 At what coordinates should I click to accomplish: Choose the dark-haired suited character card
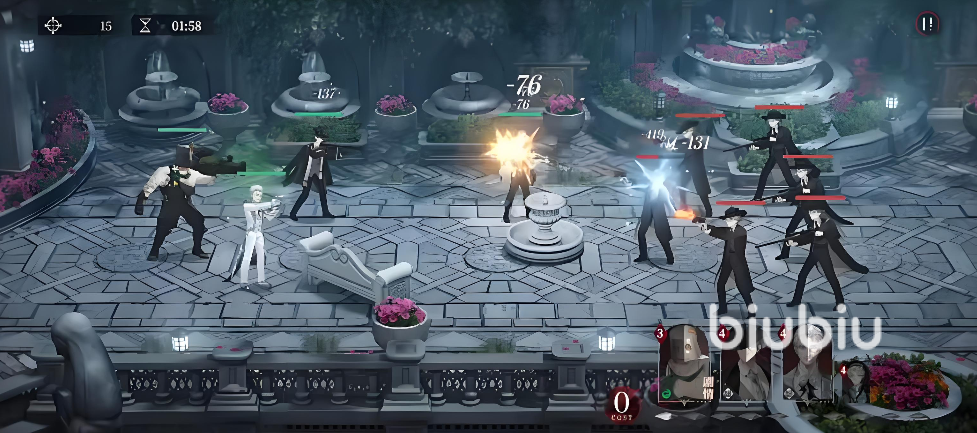pos(745,365)
